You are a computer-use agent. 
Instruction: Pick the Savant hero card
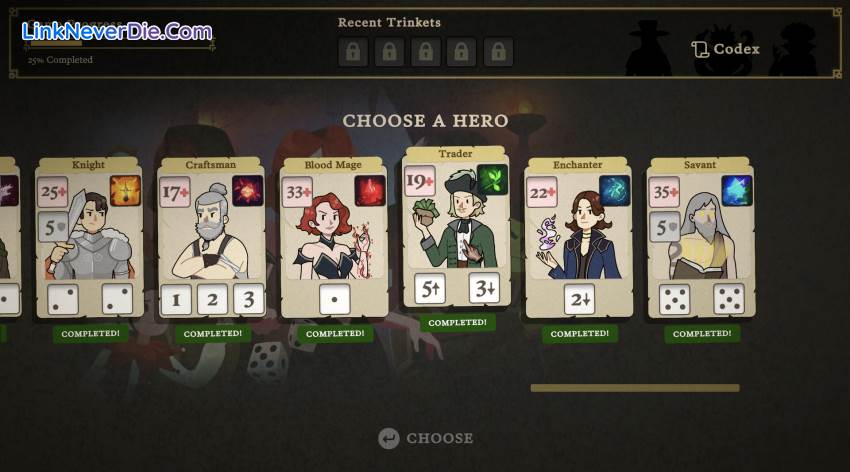(x=700, y=238)
